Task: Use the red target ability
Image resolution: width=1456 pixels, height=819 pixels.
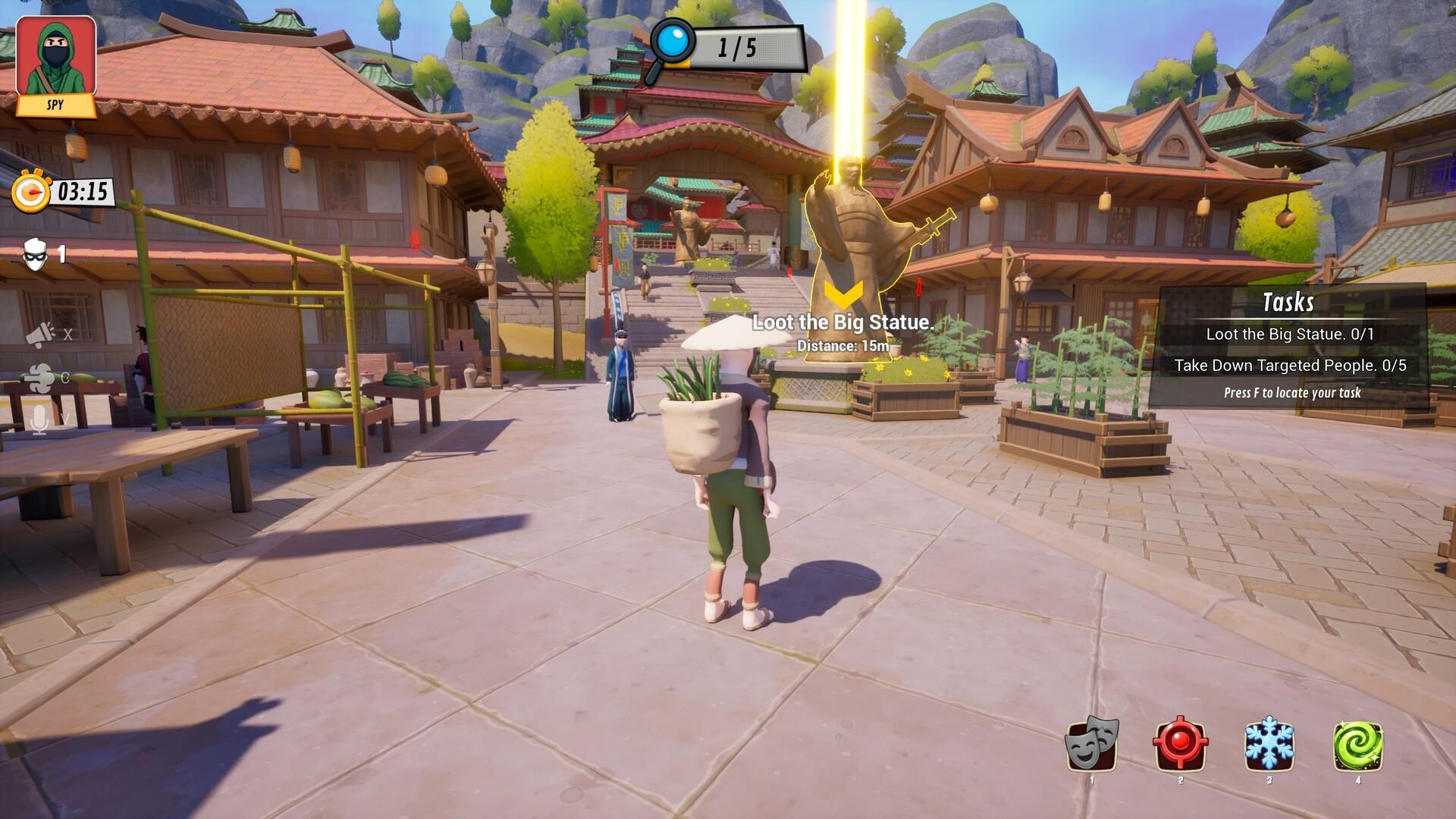Action: pos(1180,744)
